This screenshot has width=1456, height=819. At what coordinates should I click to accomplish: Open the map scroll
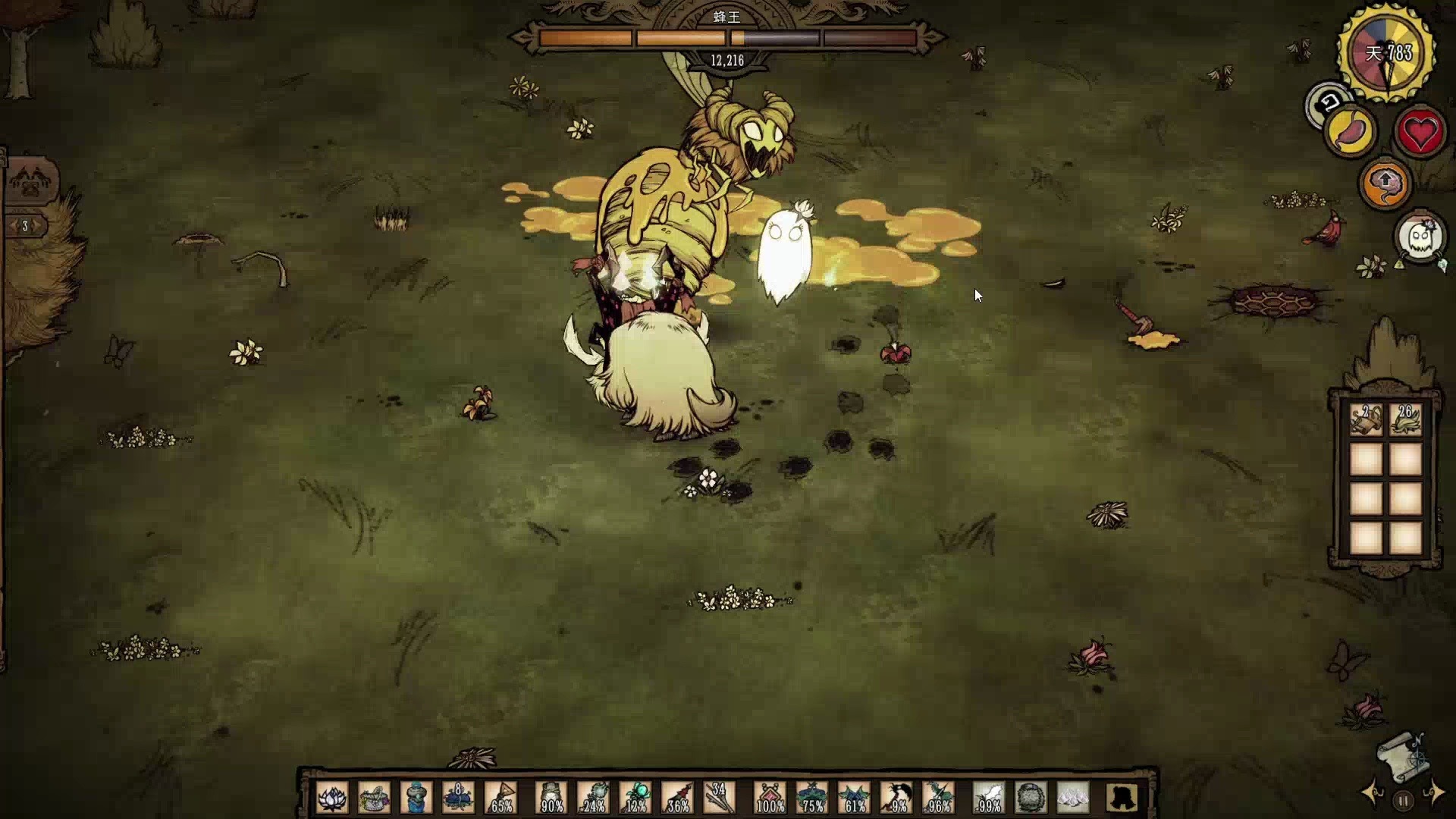(1401, 757)
